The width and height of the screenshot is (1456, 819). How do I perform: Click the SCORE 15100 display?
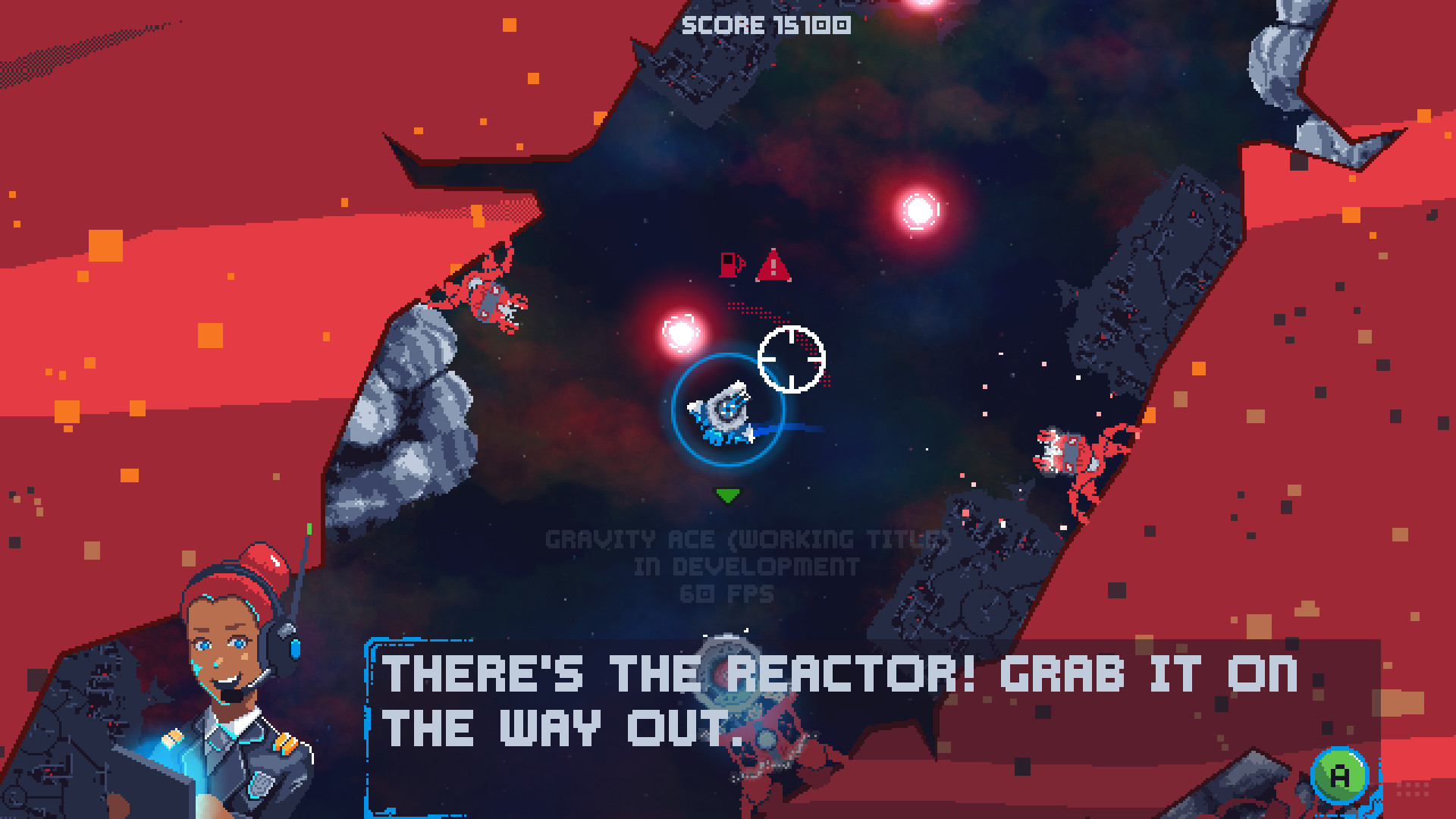tap(766, 25)
